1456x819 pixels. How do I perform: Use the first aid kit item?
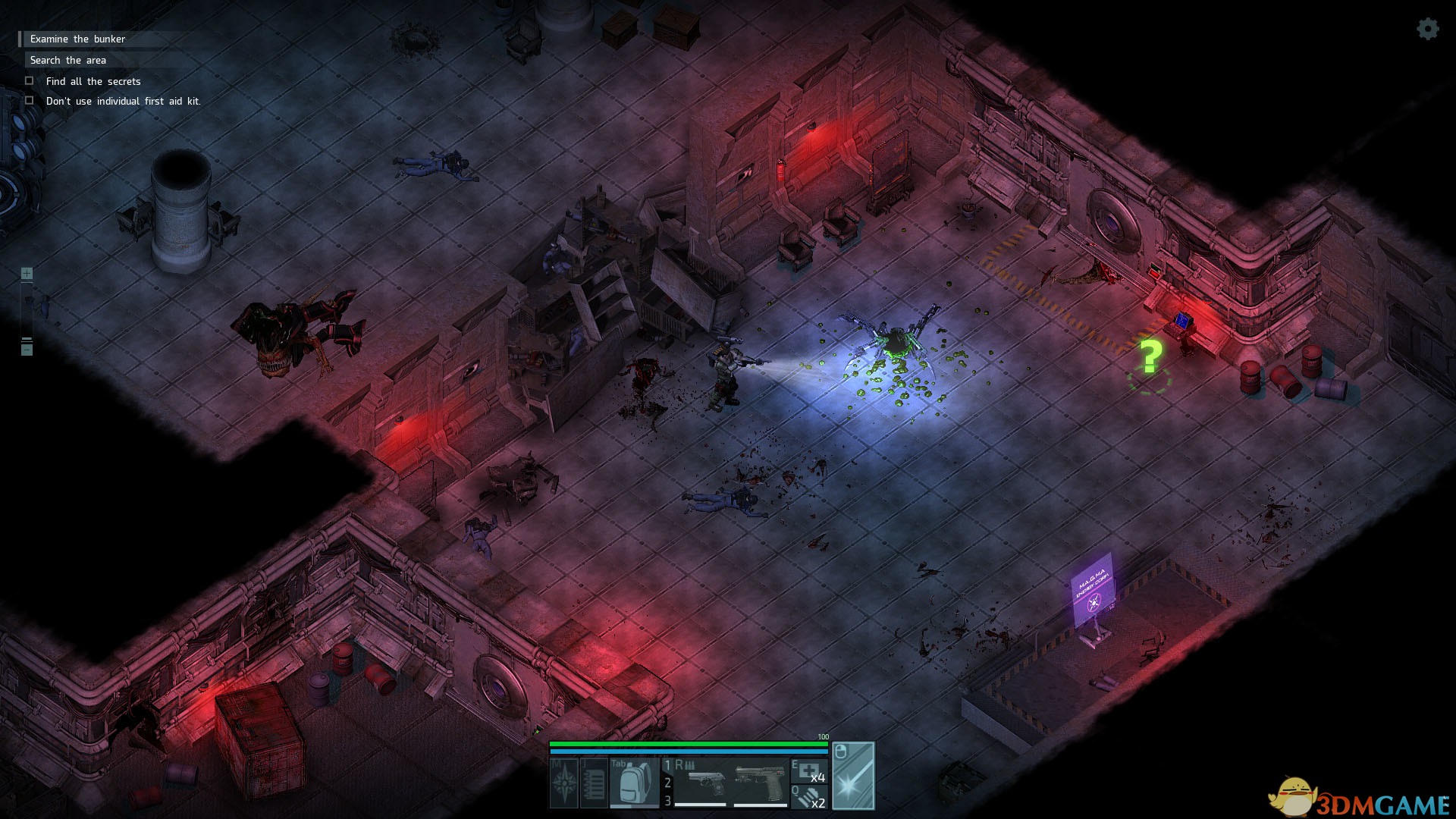pyautogui.click(x=808, y=770)
